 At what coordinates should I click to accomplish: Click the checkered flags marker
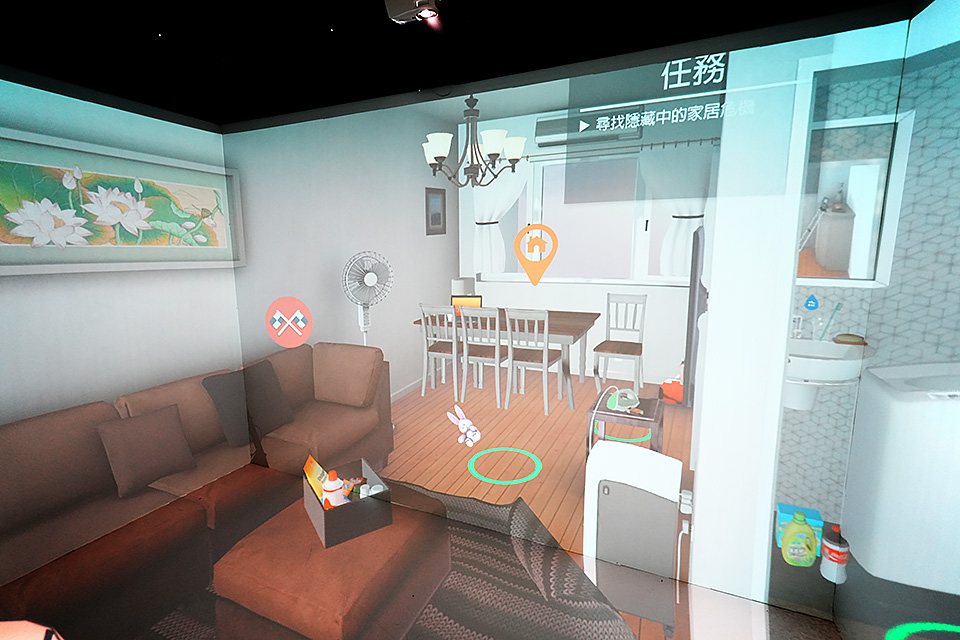point(289,322)
